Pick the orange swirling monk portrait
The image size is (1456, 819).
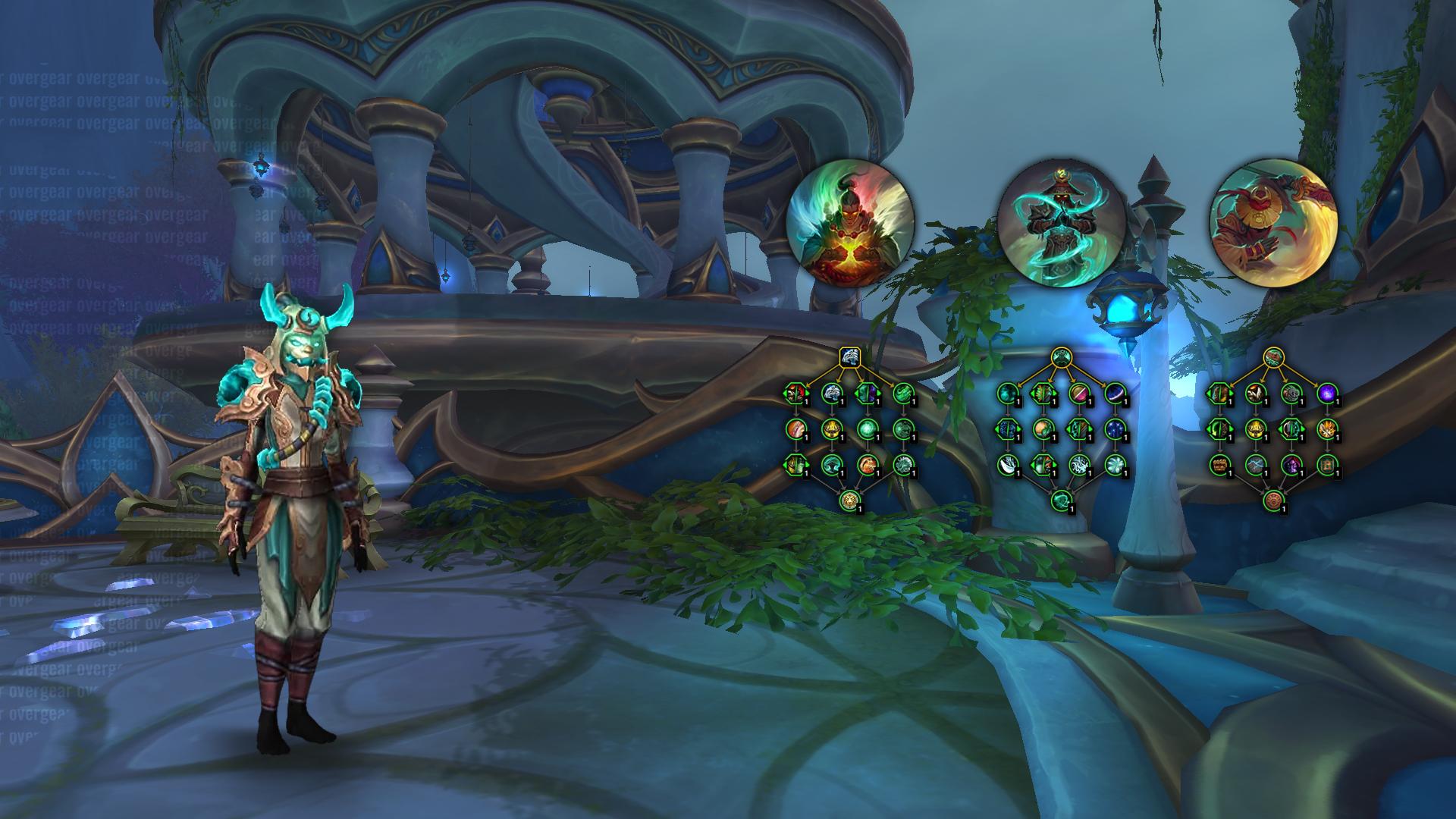(1273, 223)
